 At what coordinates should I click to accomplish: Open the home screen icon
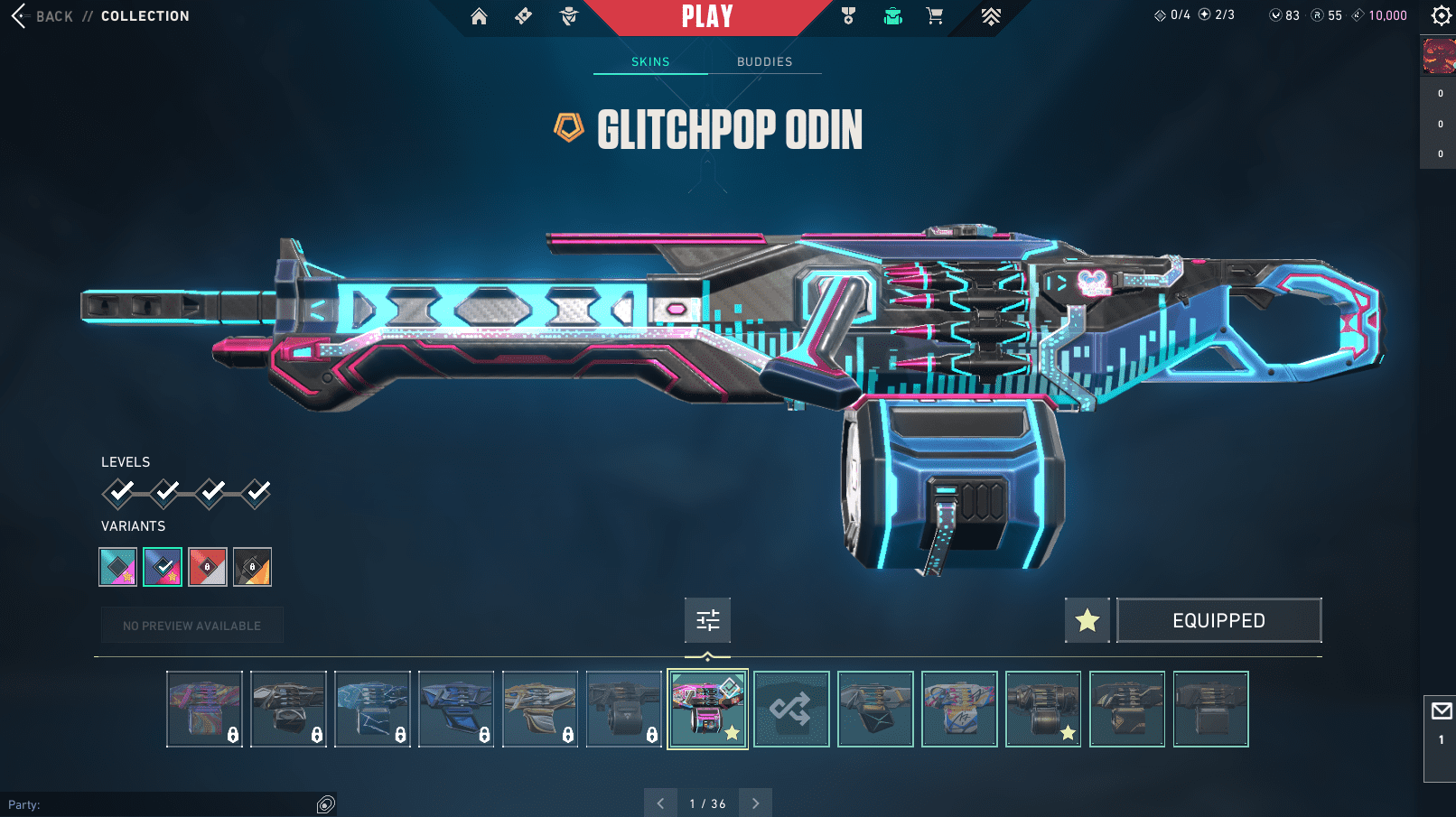tap(479, 16)
